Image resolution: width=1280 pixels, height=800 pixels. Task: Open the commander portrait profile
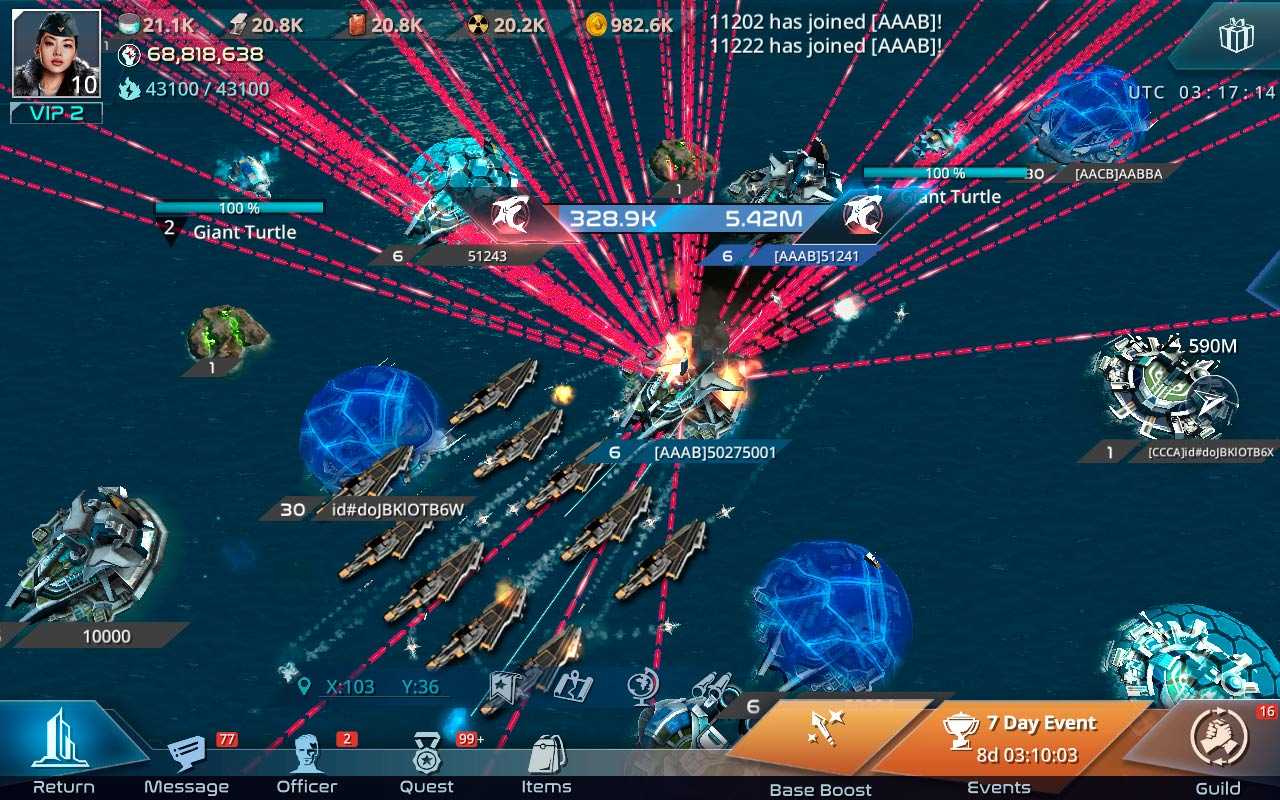click(56, 54)
